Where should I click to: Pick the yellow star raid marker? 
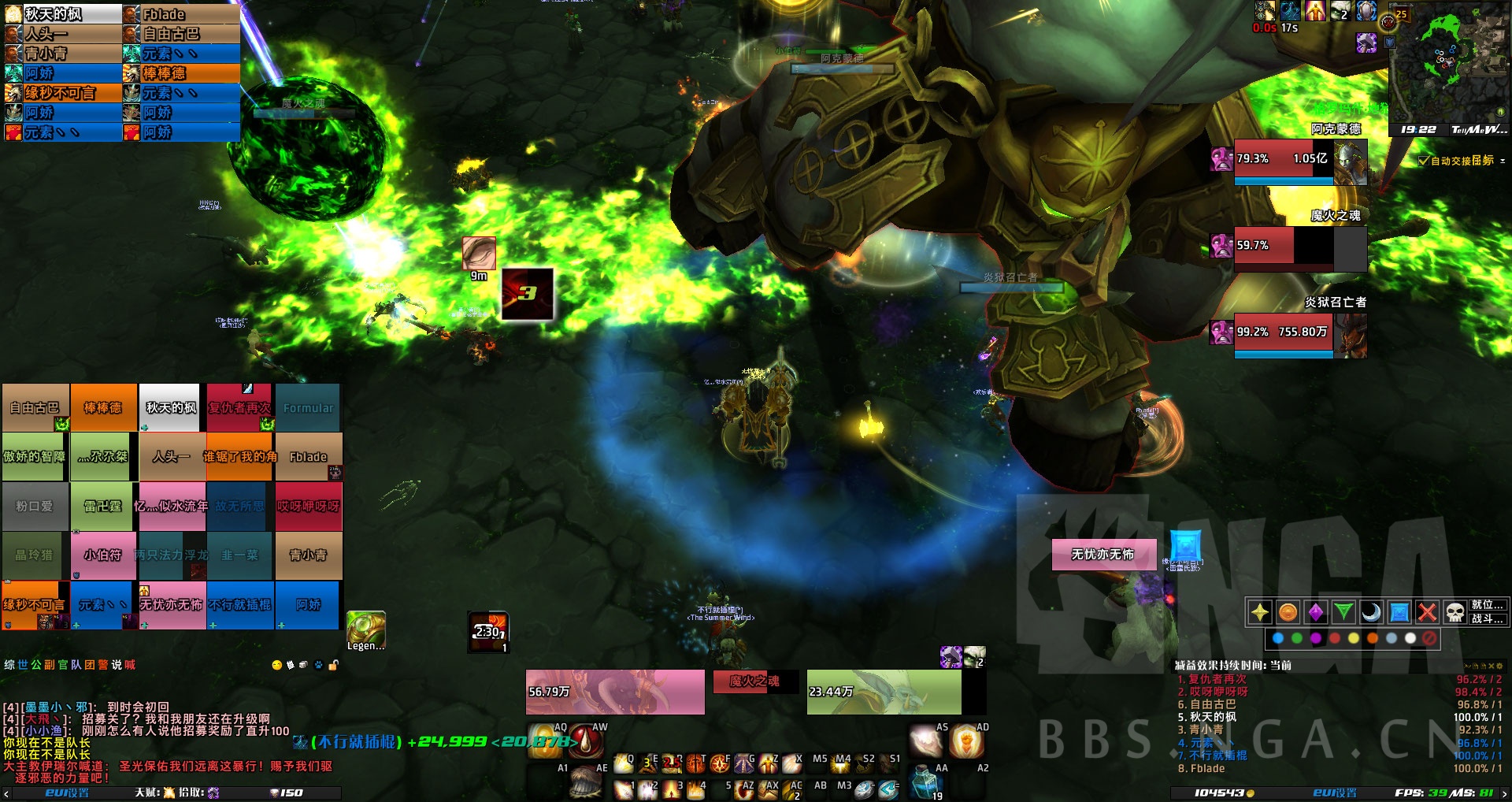[x=1260, y=611]
